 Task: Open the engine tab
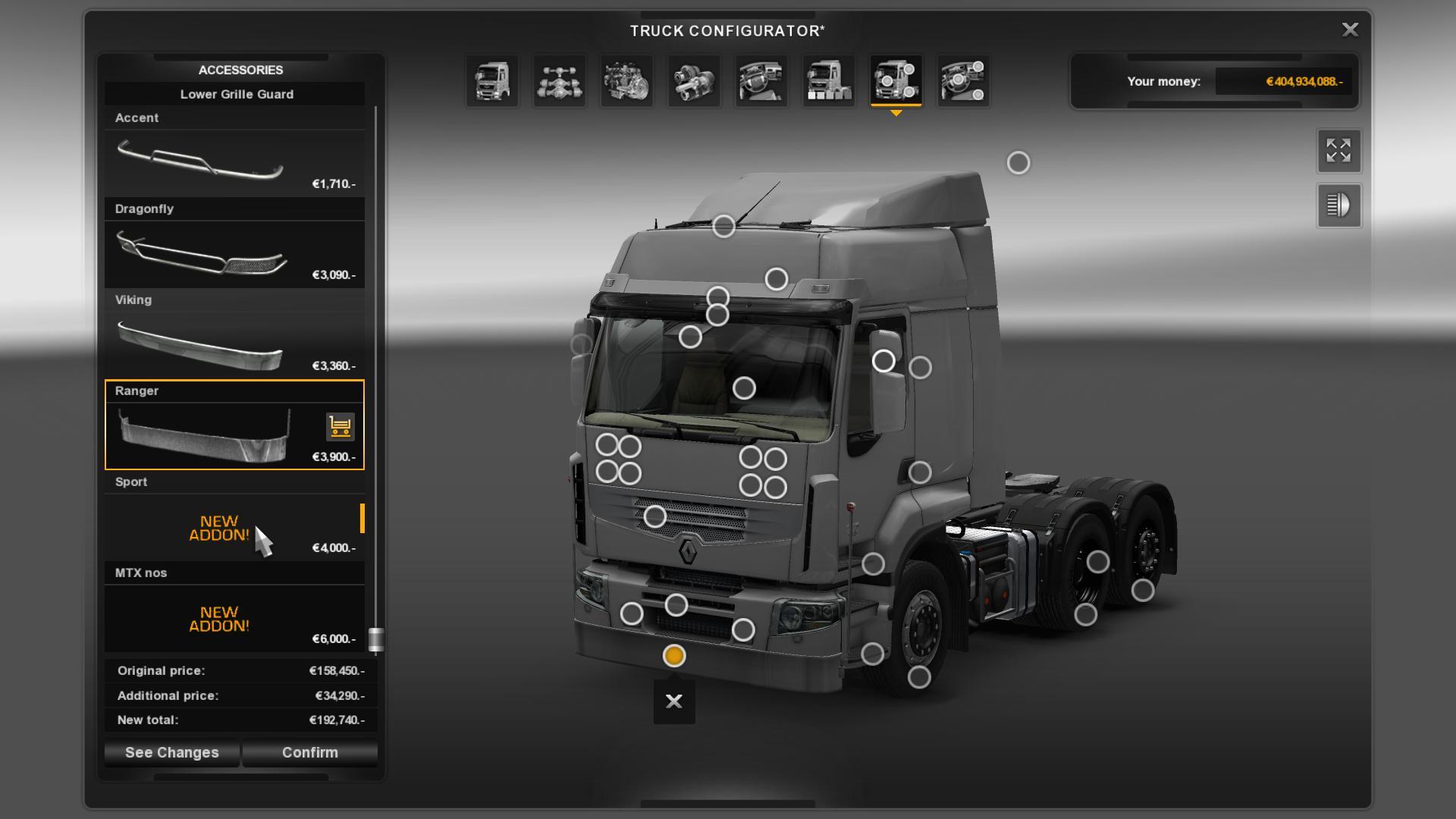(x=627, y=81)
